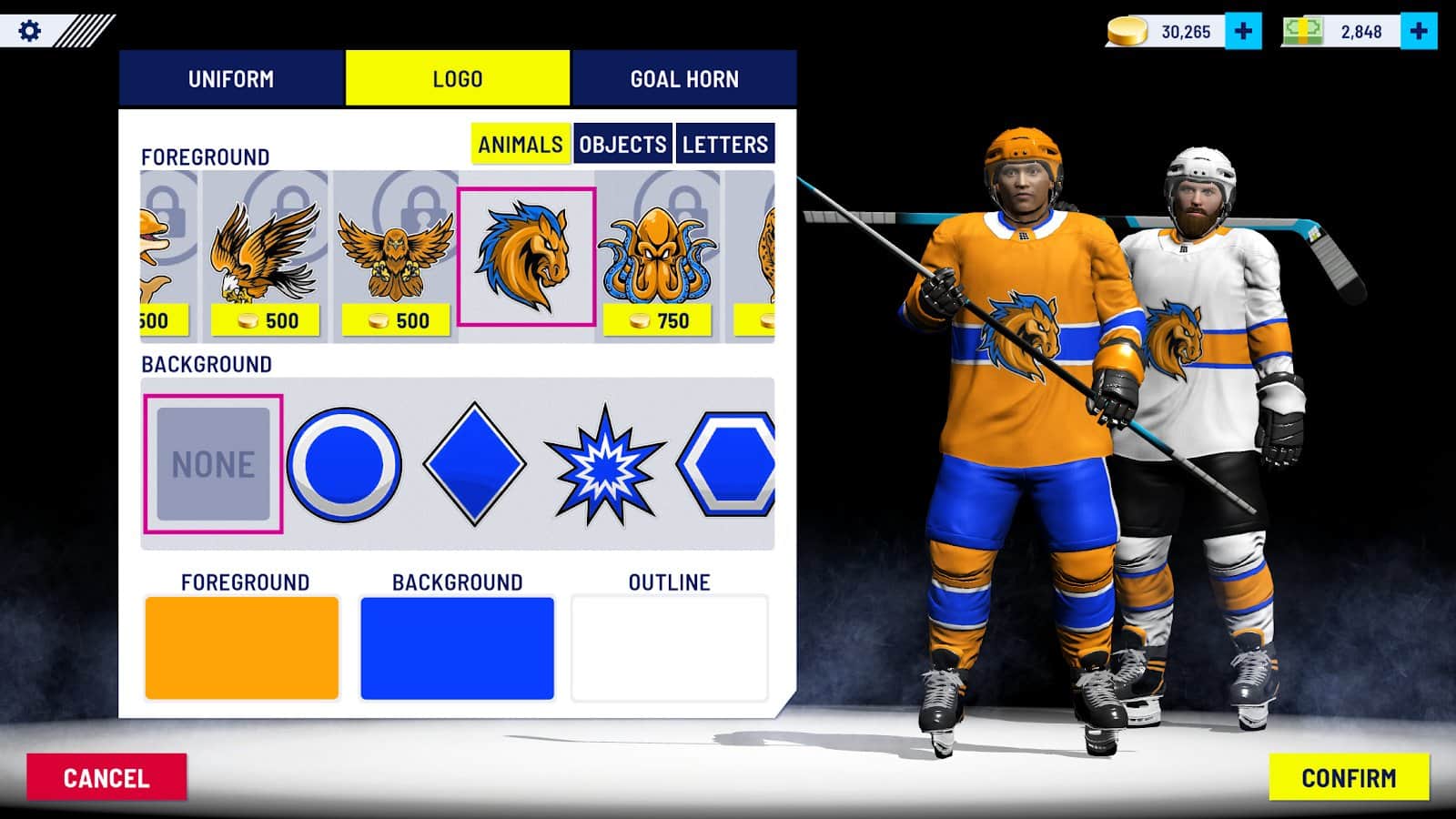Confirm the logo selection

point(1349,778)
